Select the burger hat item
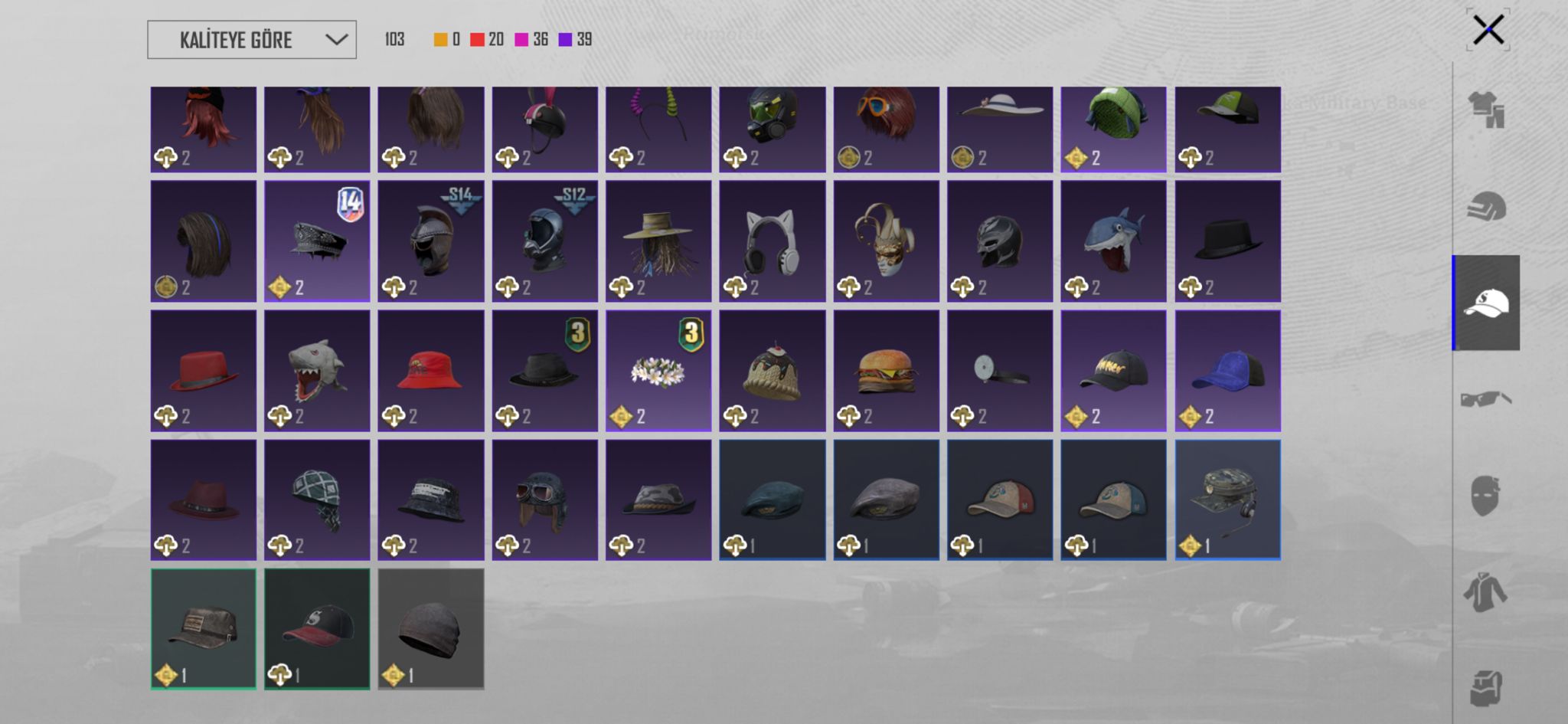 (x=886, y=371)
